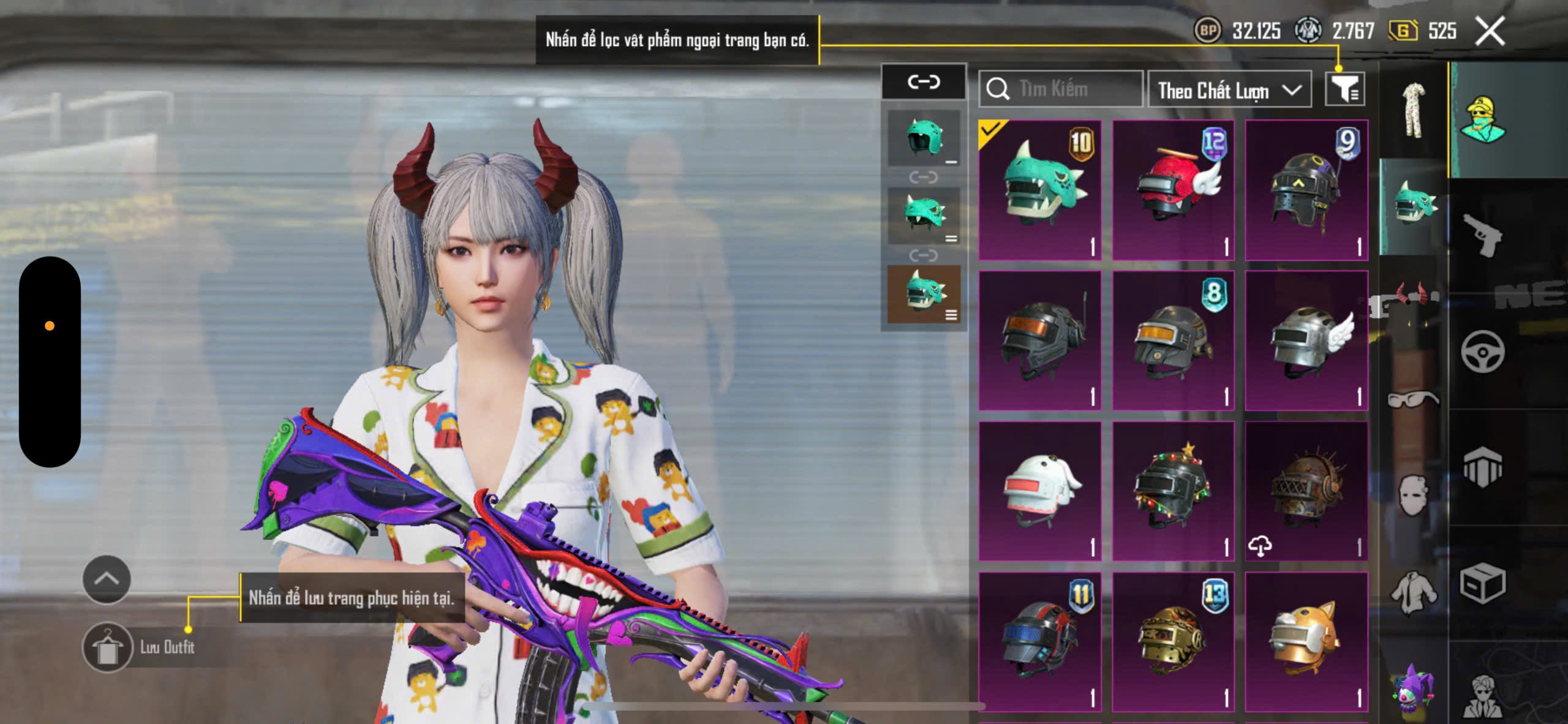Viewport: 1568px width, 724px height.
Task: Toggle the helmet link chain button
Action: click(924, 81)
